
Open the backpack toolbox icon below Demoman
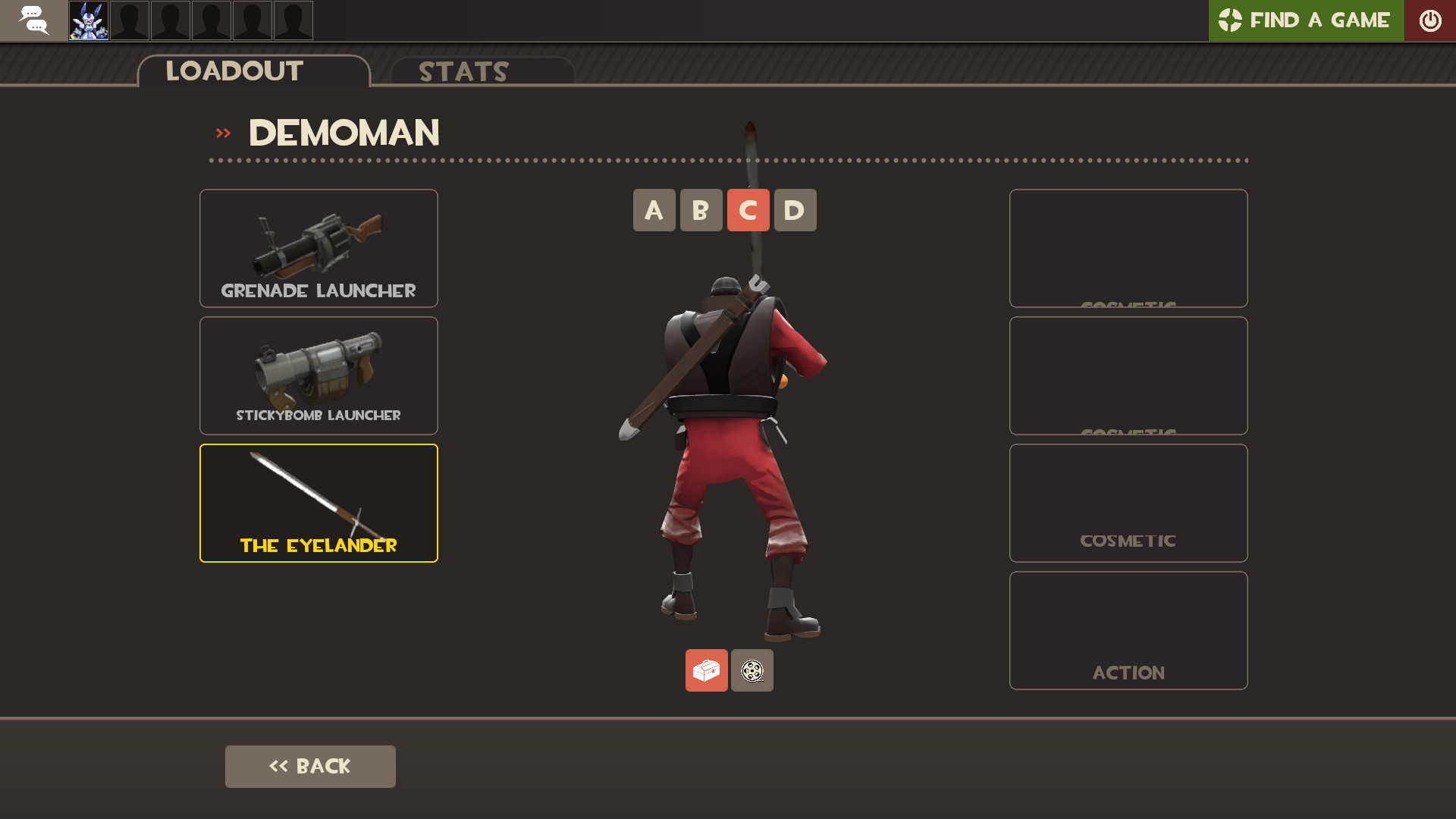[x=706, y=670]
